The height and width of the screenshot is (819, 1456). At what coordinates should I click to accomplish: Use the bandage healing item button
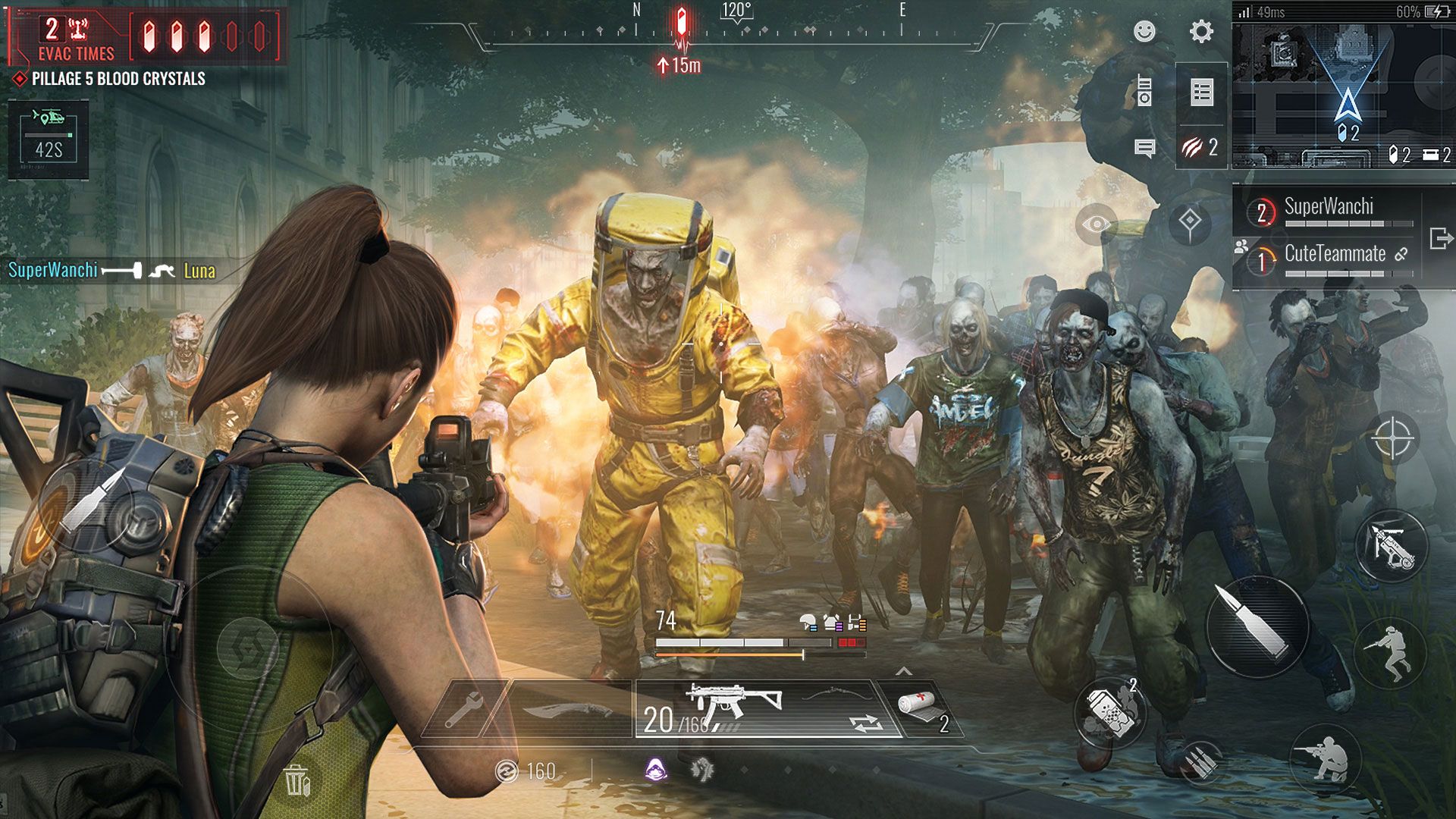[1109, 713]
